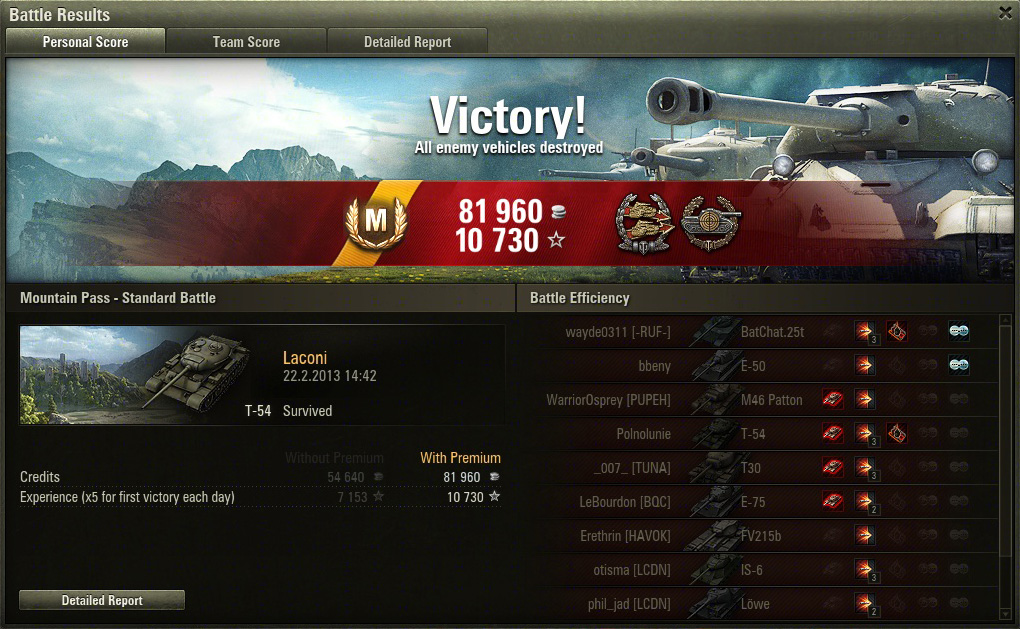Select WarriorOsprey M46 Patton row
Viewport: 1020px width, 629px height.
point(760,400)
